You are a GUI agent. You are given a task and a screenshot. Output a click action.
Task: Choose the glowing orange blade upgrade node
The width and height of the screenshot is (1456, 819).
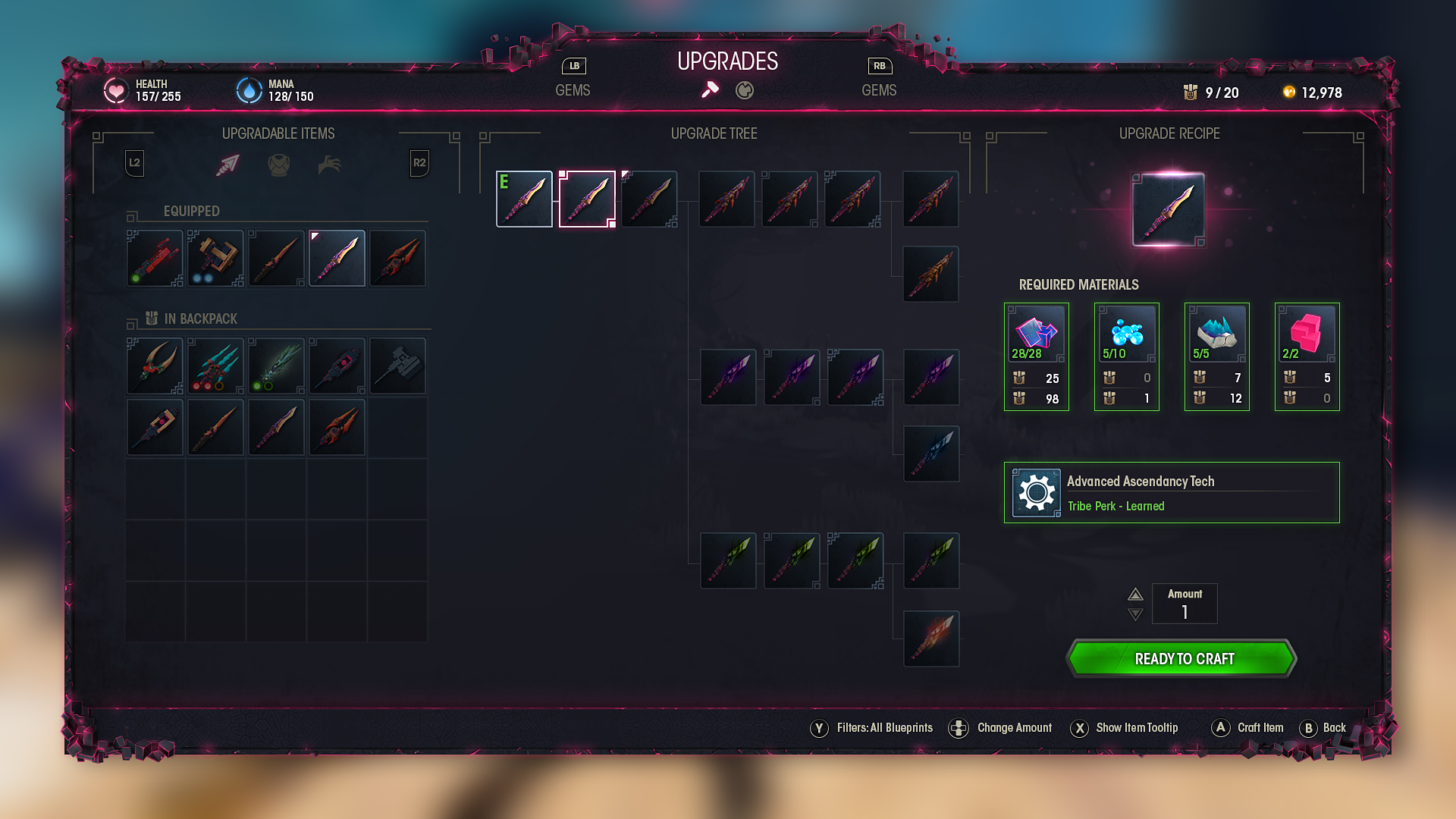coord(931,639)
